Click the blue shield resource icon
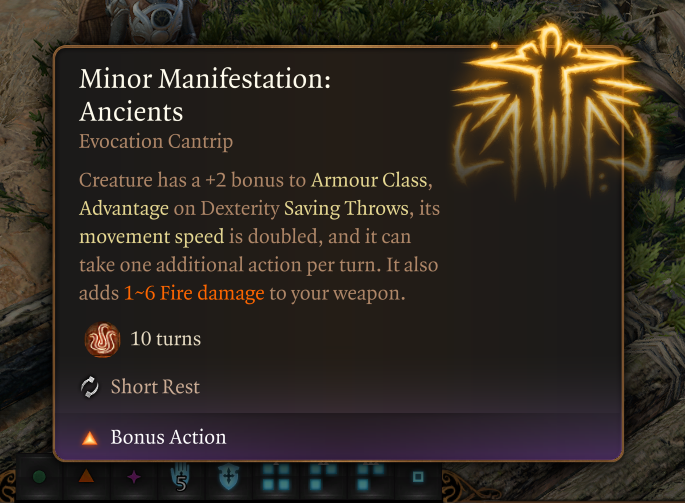Screen dimensions: 685x503 click(227, 479)
